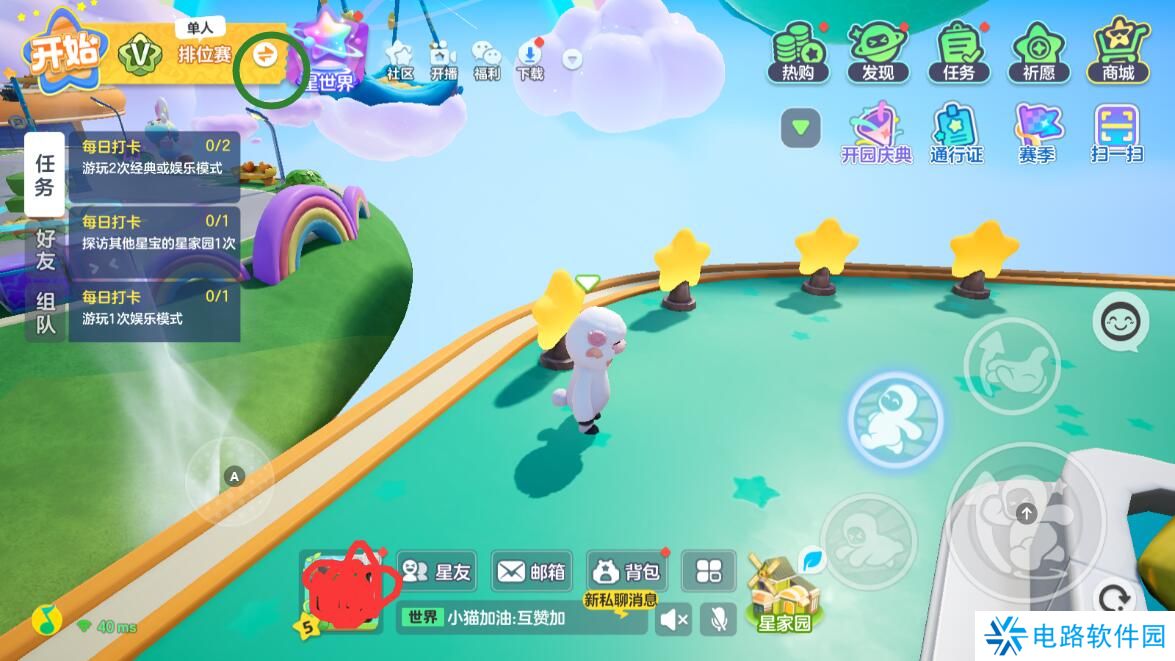
Task: Toggle the muted speaker icon
Action: (x=673, y=620)
